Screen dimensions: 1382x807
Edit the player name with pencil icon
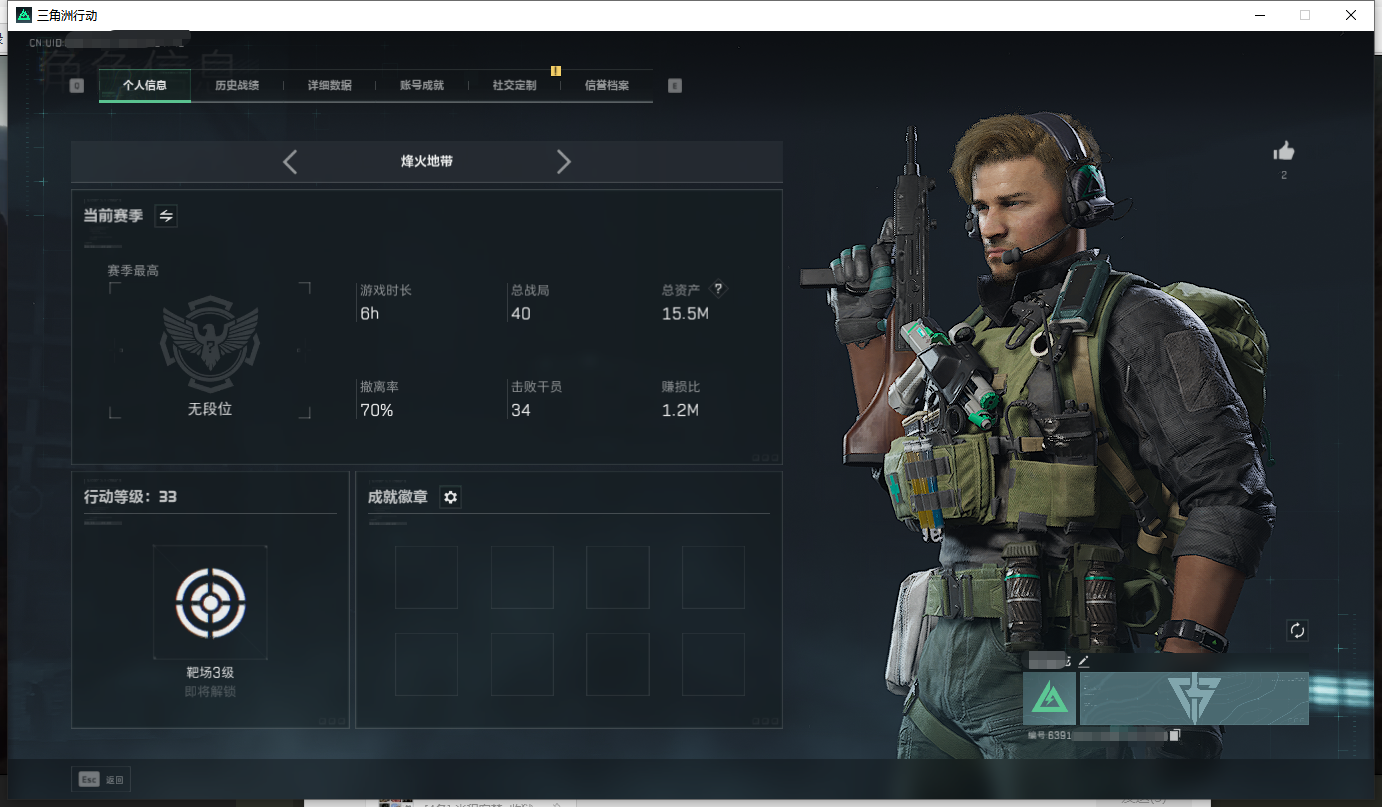1083,661
